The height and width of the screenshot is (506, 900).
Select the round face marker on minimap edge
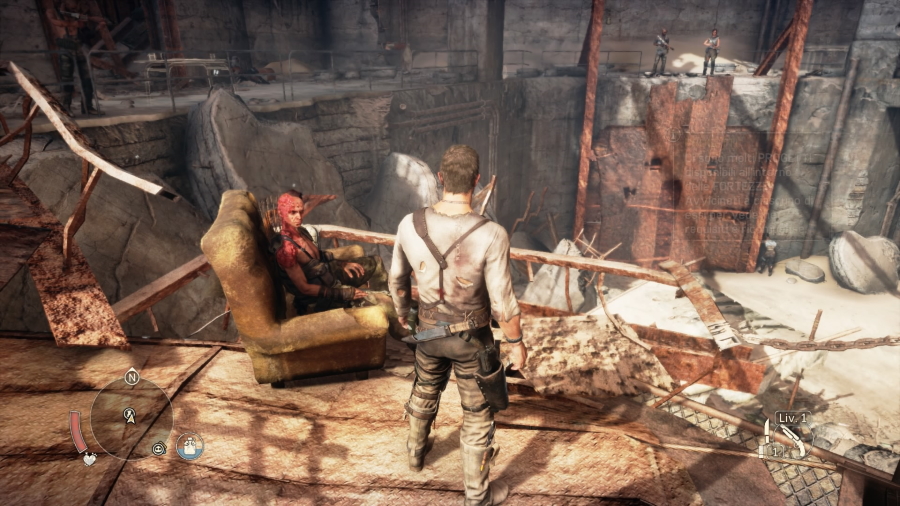coord(159,449)
